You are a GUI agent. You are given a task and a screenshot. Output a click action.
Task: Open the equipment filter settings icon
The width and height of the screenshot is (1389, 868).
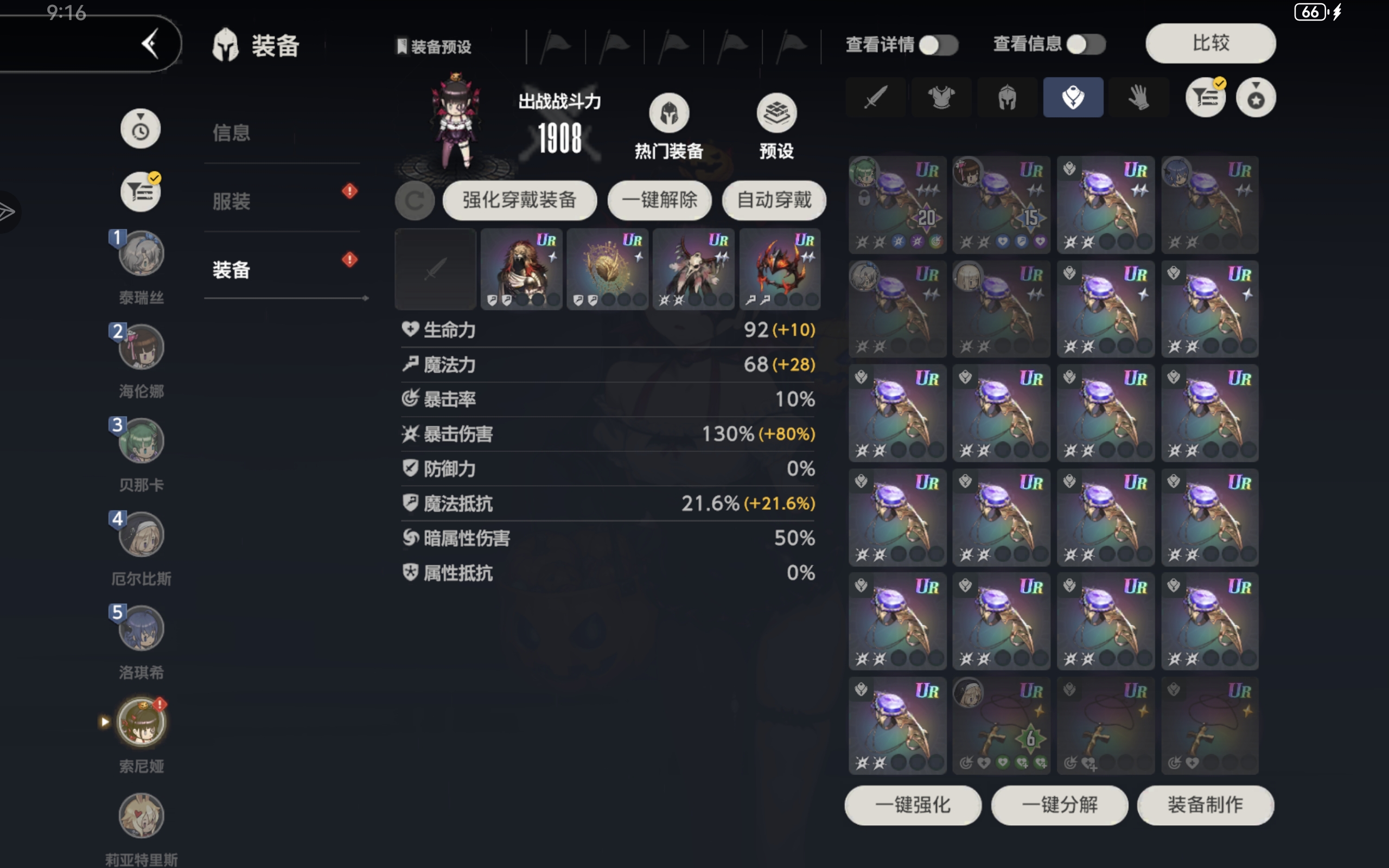[x=1205, y=98]
